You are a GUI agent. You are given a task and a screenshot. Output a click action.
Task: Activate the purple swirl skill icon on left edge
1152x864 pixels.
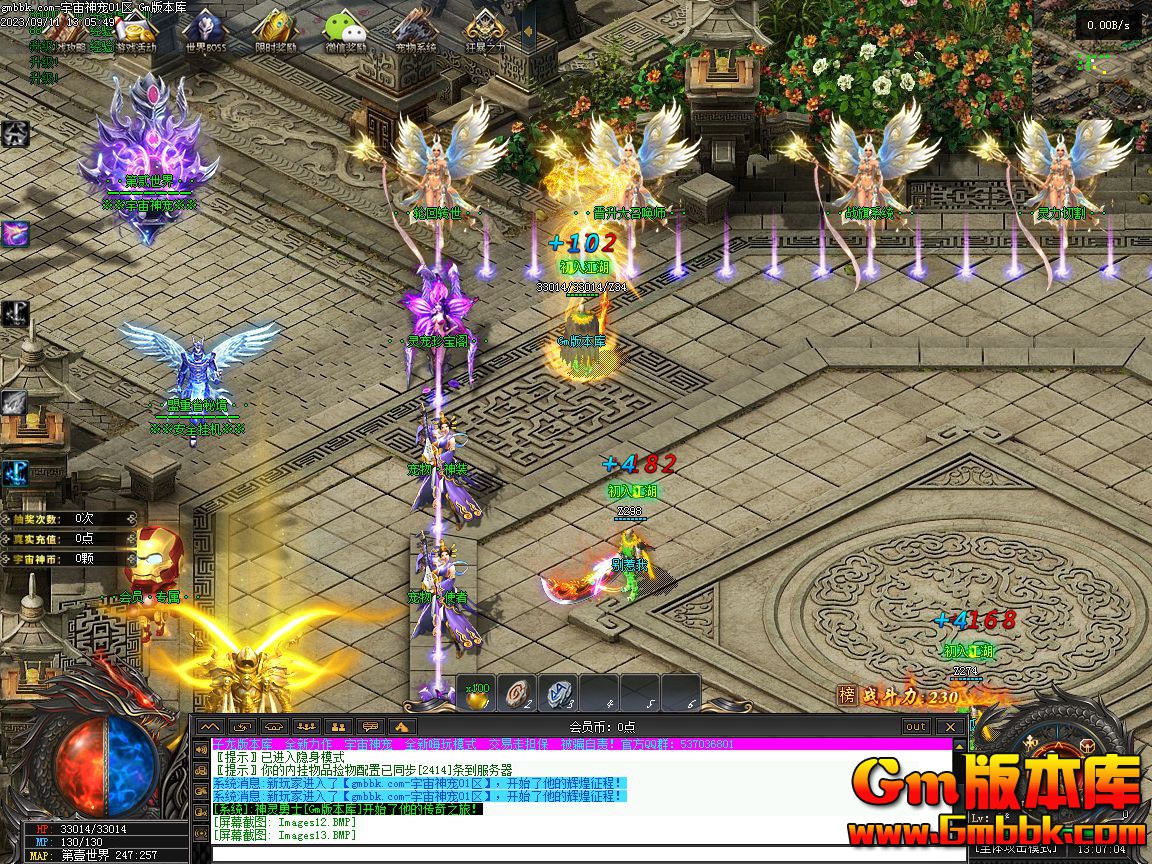14,234
